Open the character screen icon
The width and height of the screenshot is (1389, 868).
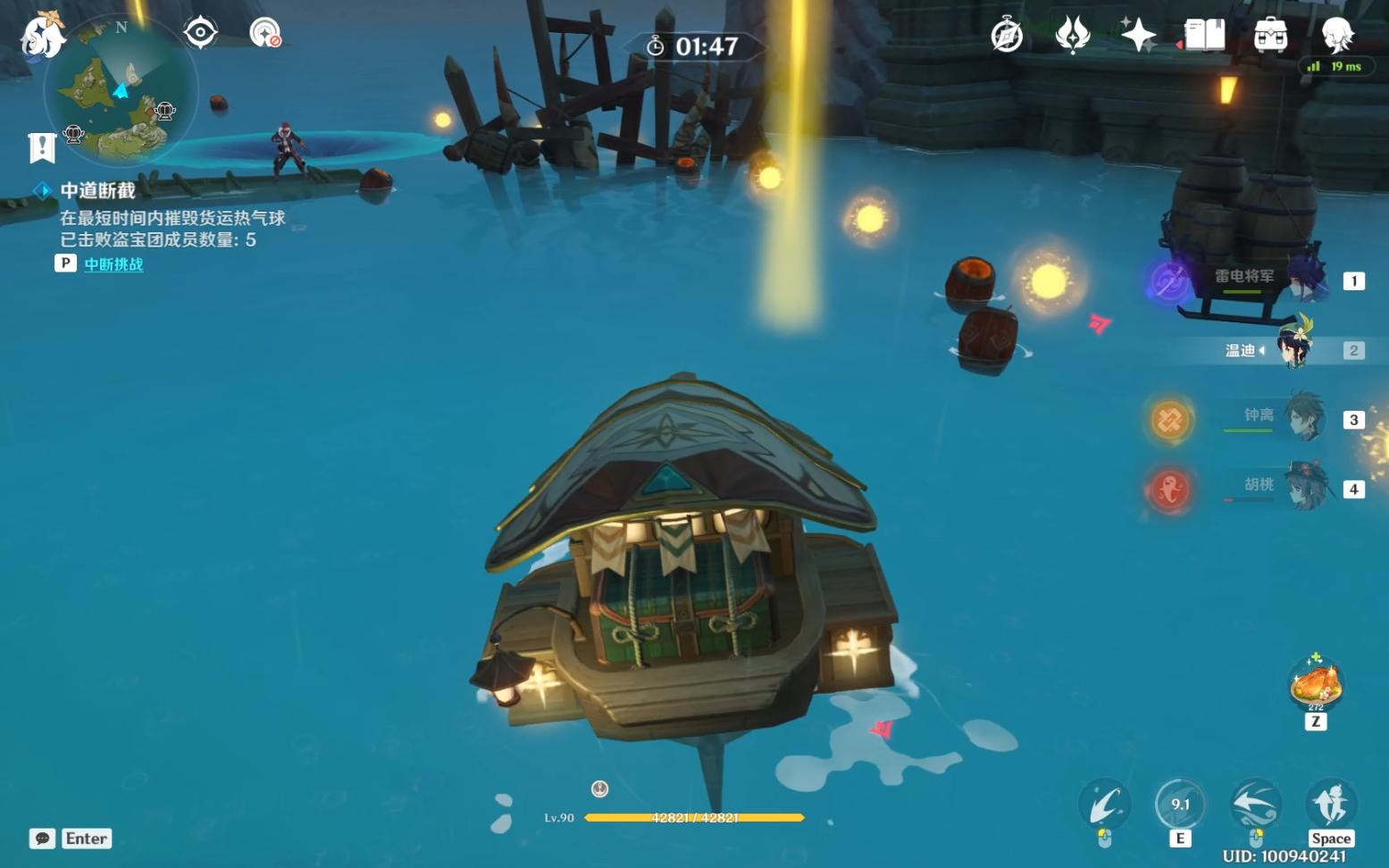[x=1337, y=36]
